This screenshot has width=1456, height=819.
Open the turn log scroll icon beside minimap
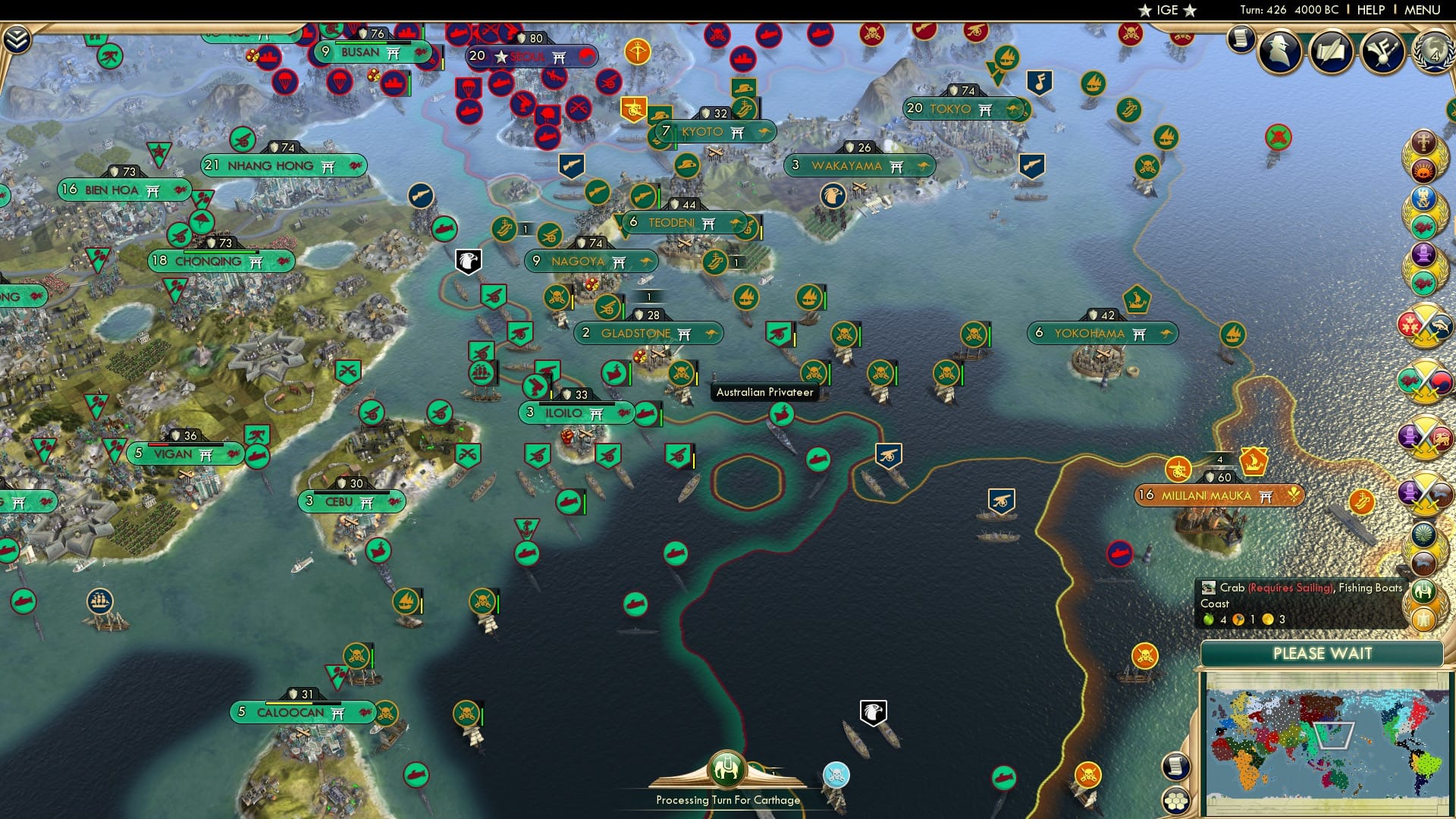1176,764
